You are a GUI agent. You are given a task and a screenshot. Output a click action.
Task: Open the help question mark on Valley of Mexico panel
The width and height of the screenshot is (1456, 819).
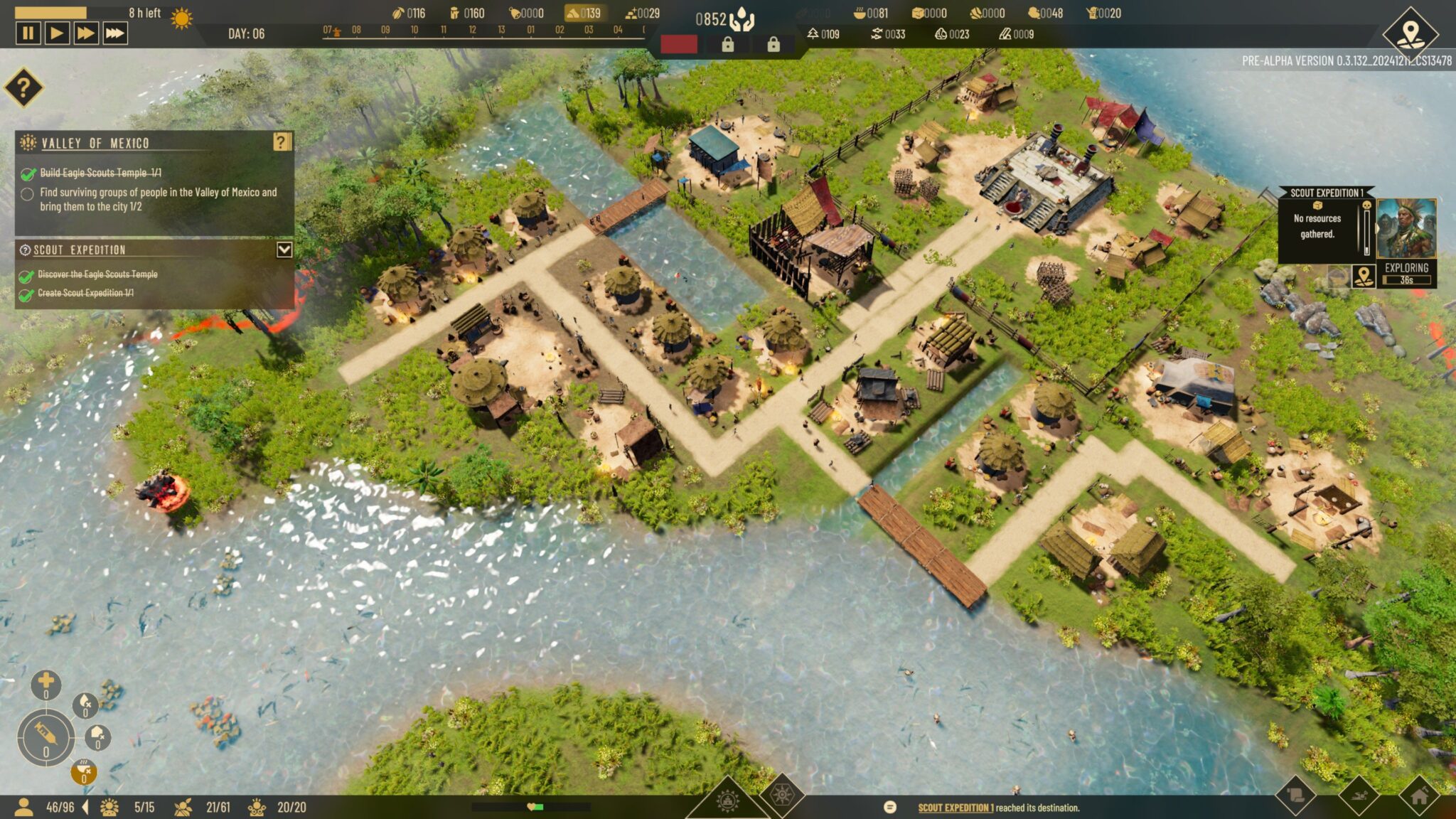(284, 142)
